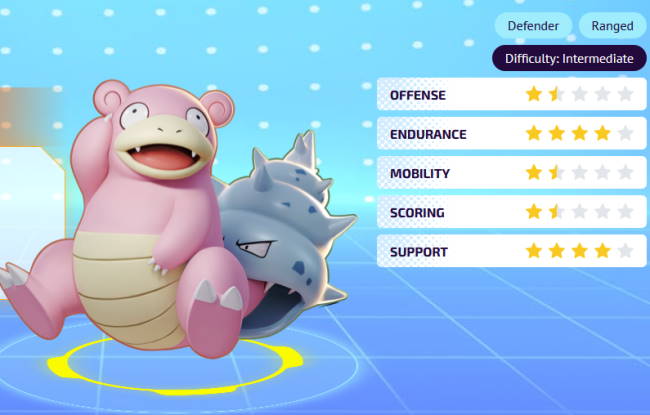
Task: Open the Support stat row
Action: click(510, 251)
